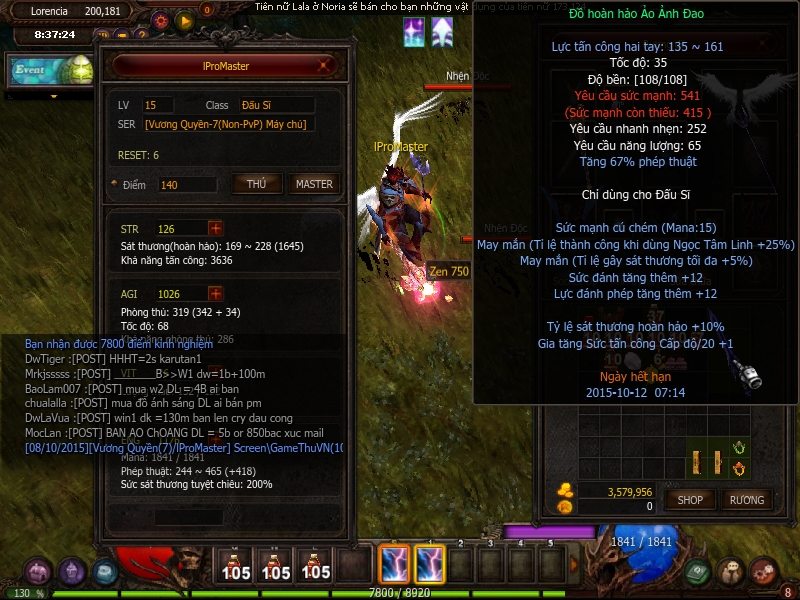800x600 pixels.
Task: Open the THÚ pet panel
Action: 256,184
